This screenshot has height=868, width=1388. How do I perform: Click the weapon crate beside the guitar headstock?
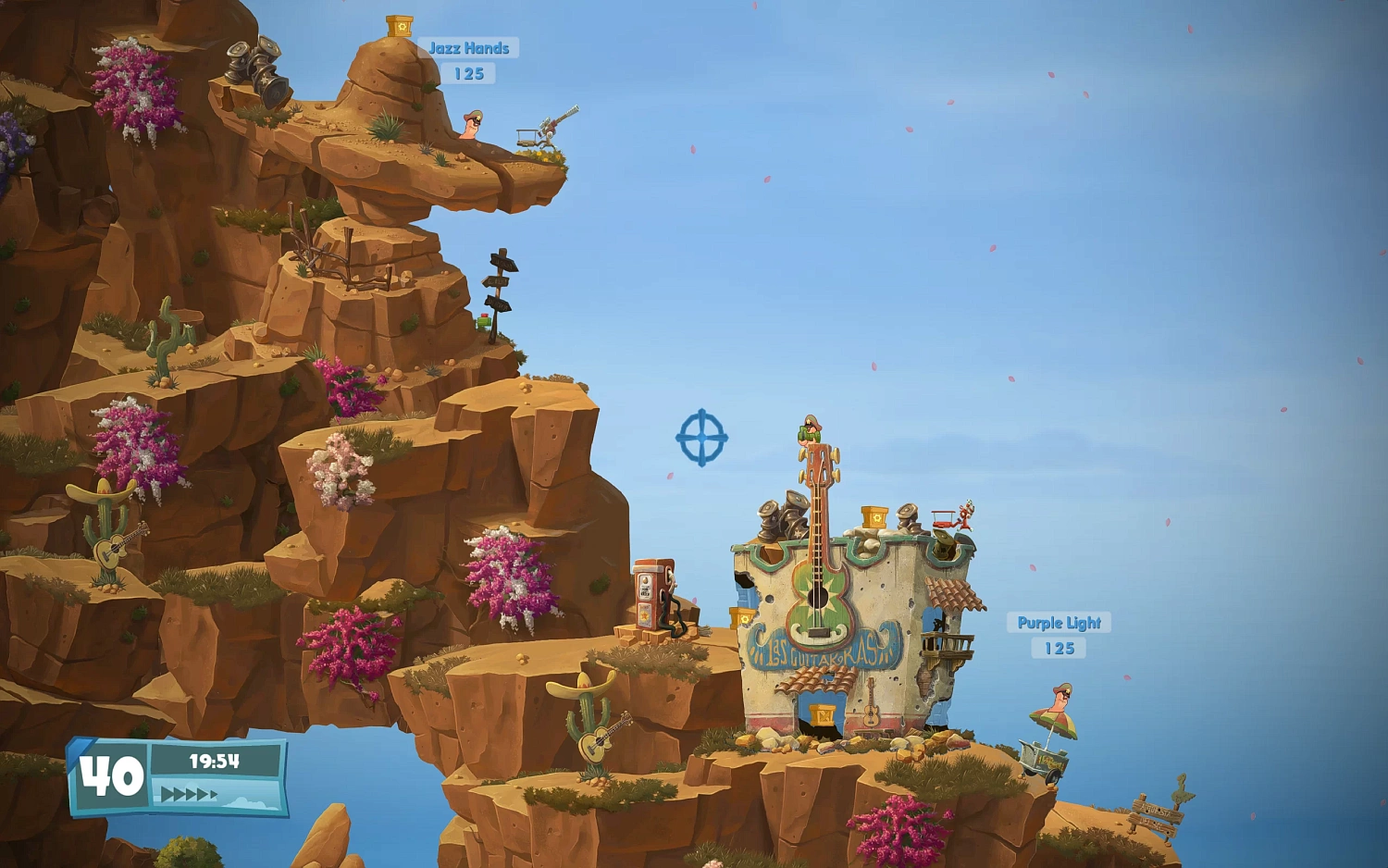click(874, 516)
